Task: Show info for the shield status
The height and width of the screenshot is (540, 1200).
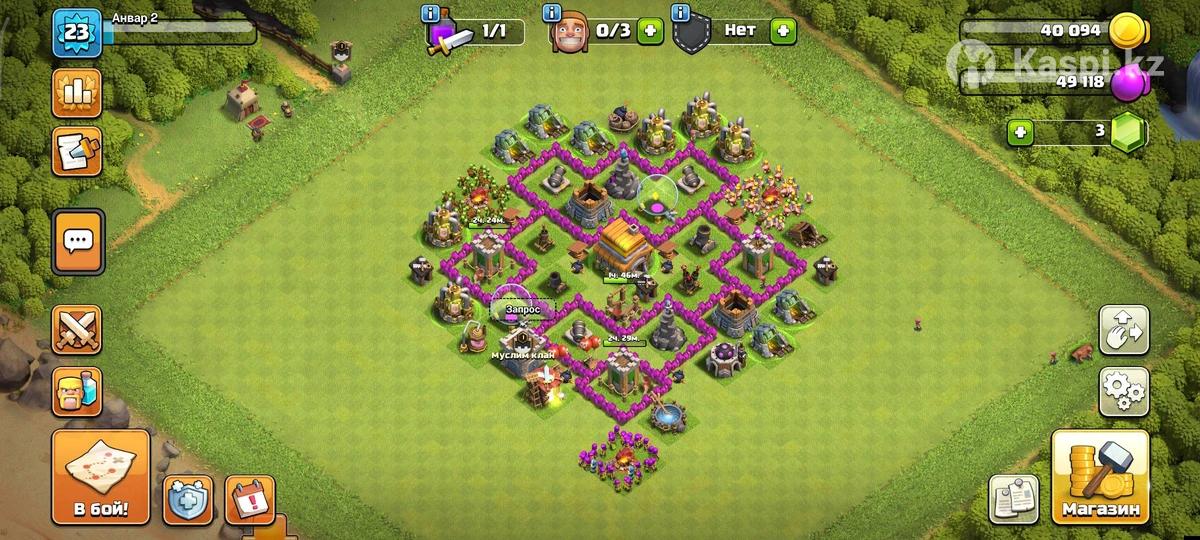Action: click(681, 14)
